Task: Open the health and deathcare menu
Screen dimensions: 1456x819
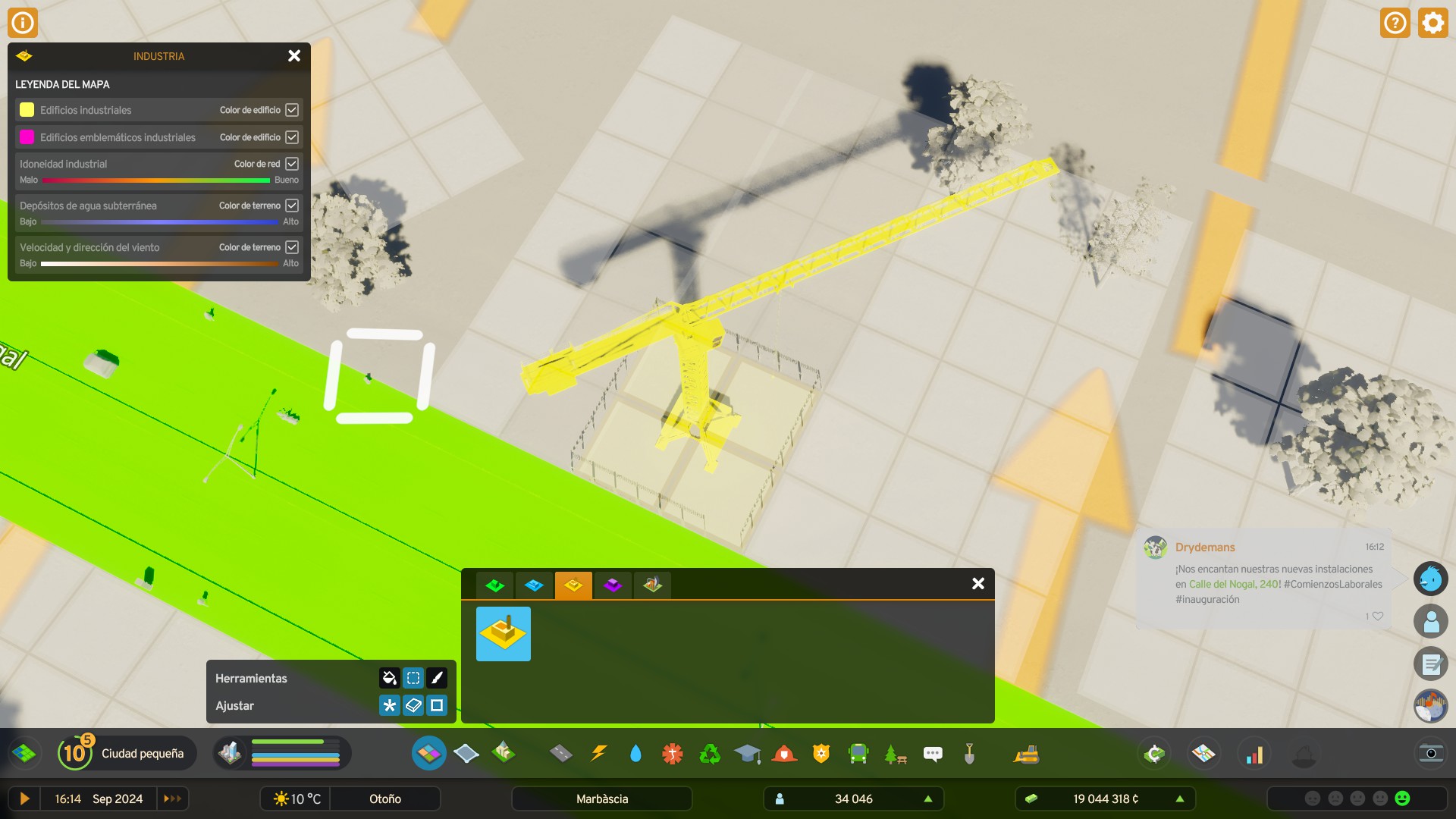Action: (672, 753)
